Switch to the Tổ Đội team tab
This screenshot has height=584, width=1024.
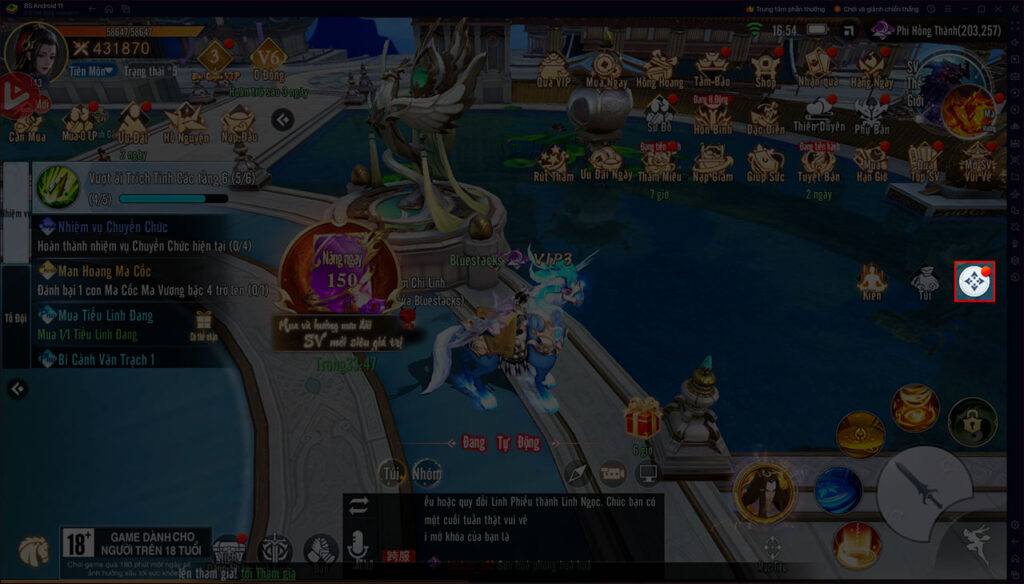tap(15, 312)
